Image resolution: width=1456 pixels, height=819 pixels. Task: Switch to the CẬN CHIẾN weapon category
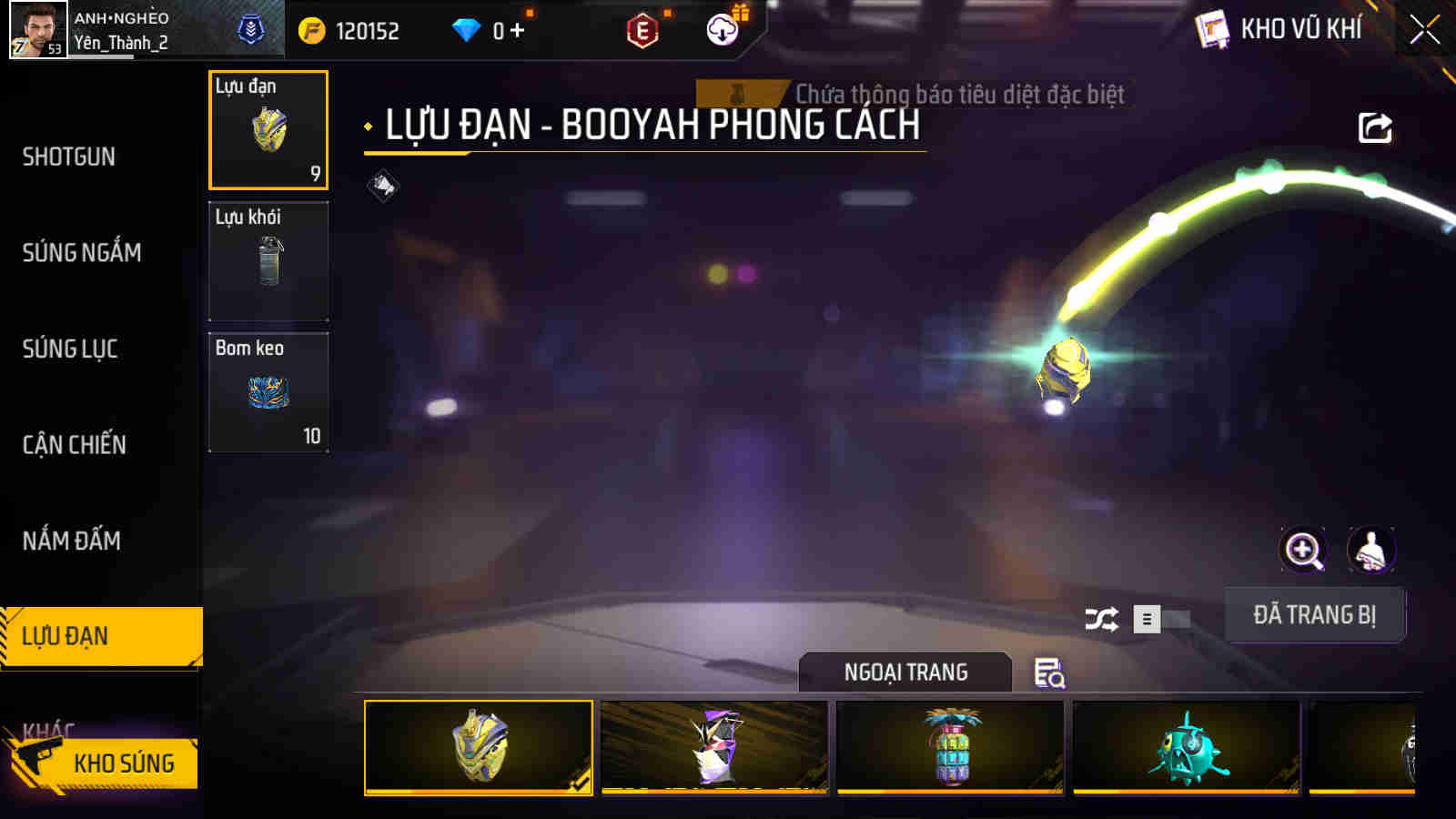76,445
